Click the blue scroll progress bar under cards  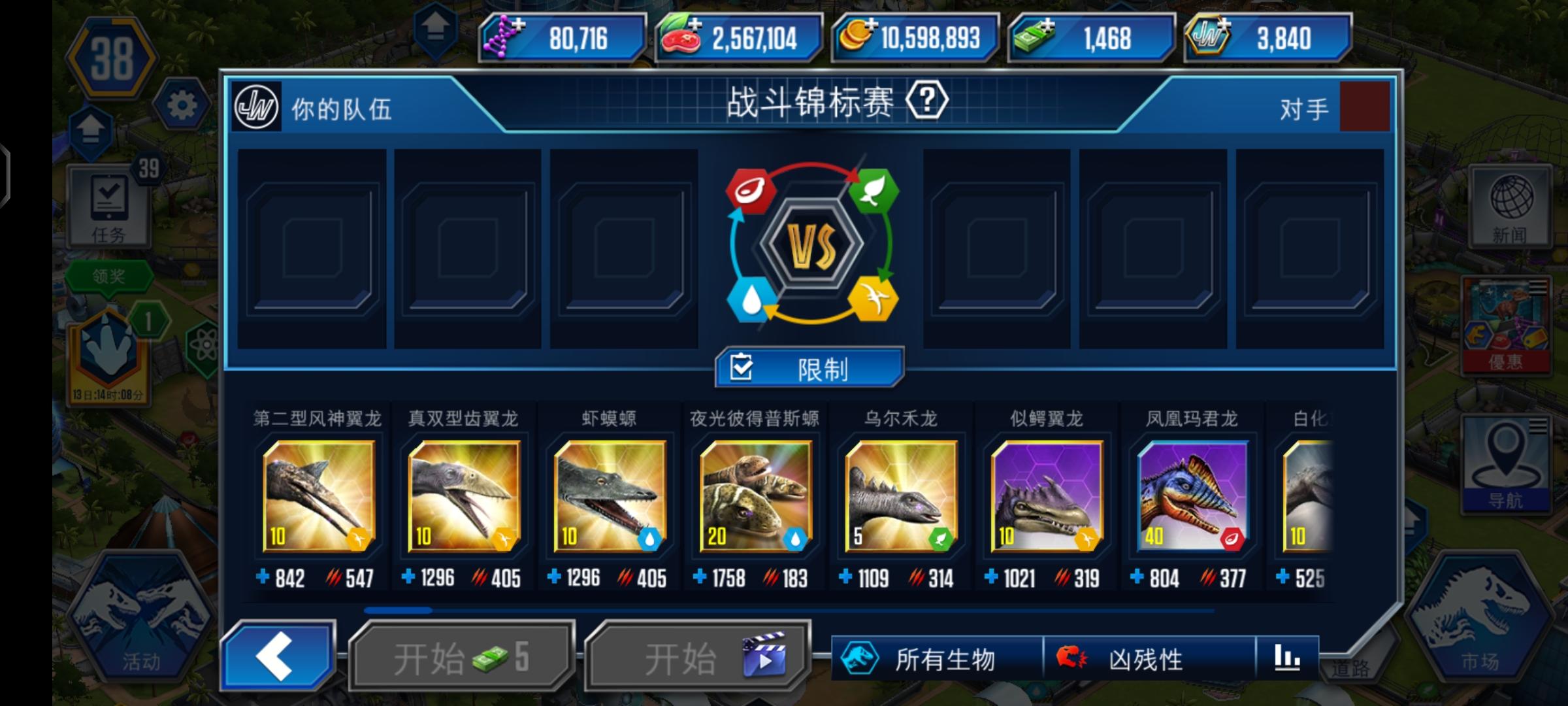[x=399, y=608]
